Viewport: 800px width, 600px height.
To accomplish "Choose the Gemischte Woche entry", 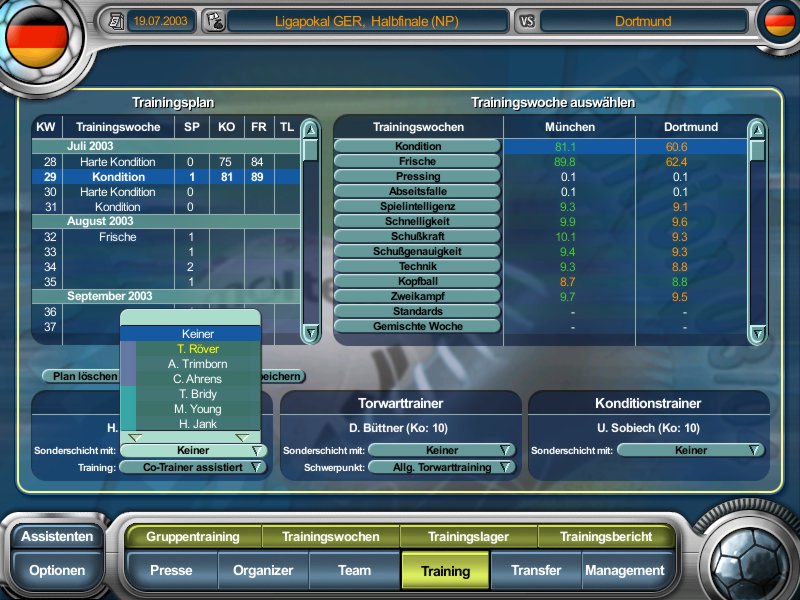I will 417,326.
